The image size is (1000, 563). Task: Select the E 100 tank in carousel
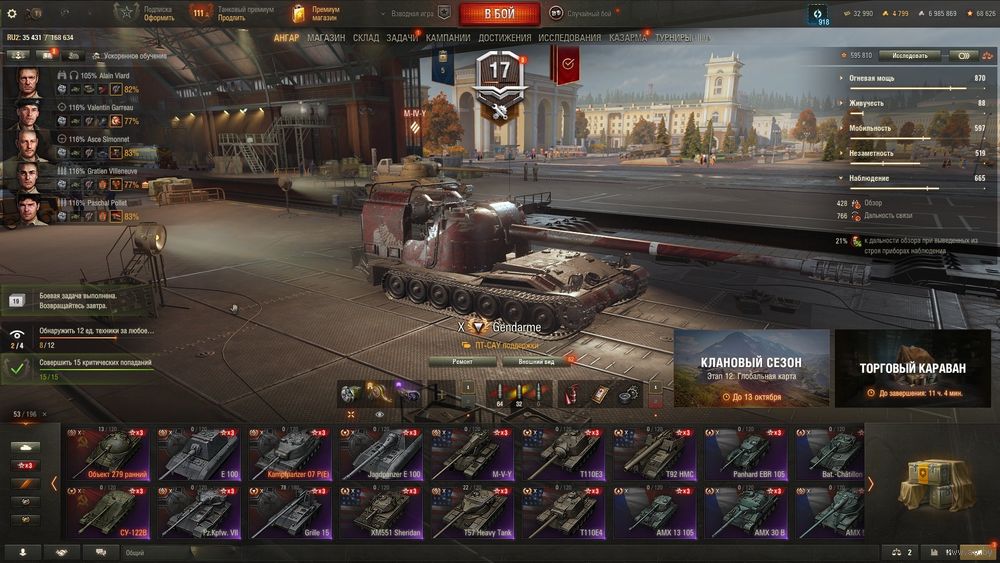pos(199,454)
